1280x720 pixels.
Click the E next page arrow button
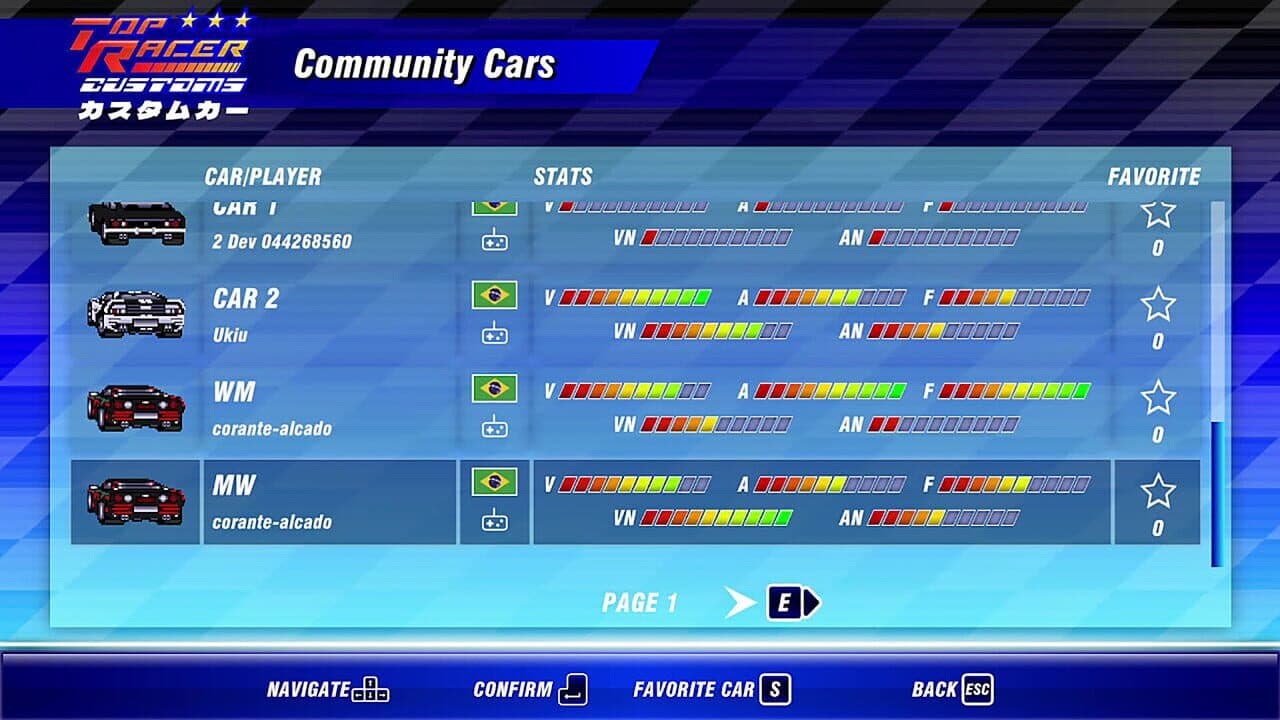tap(786, 601)
